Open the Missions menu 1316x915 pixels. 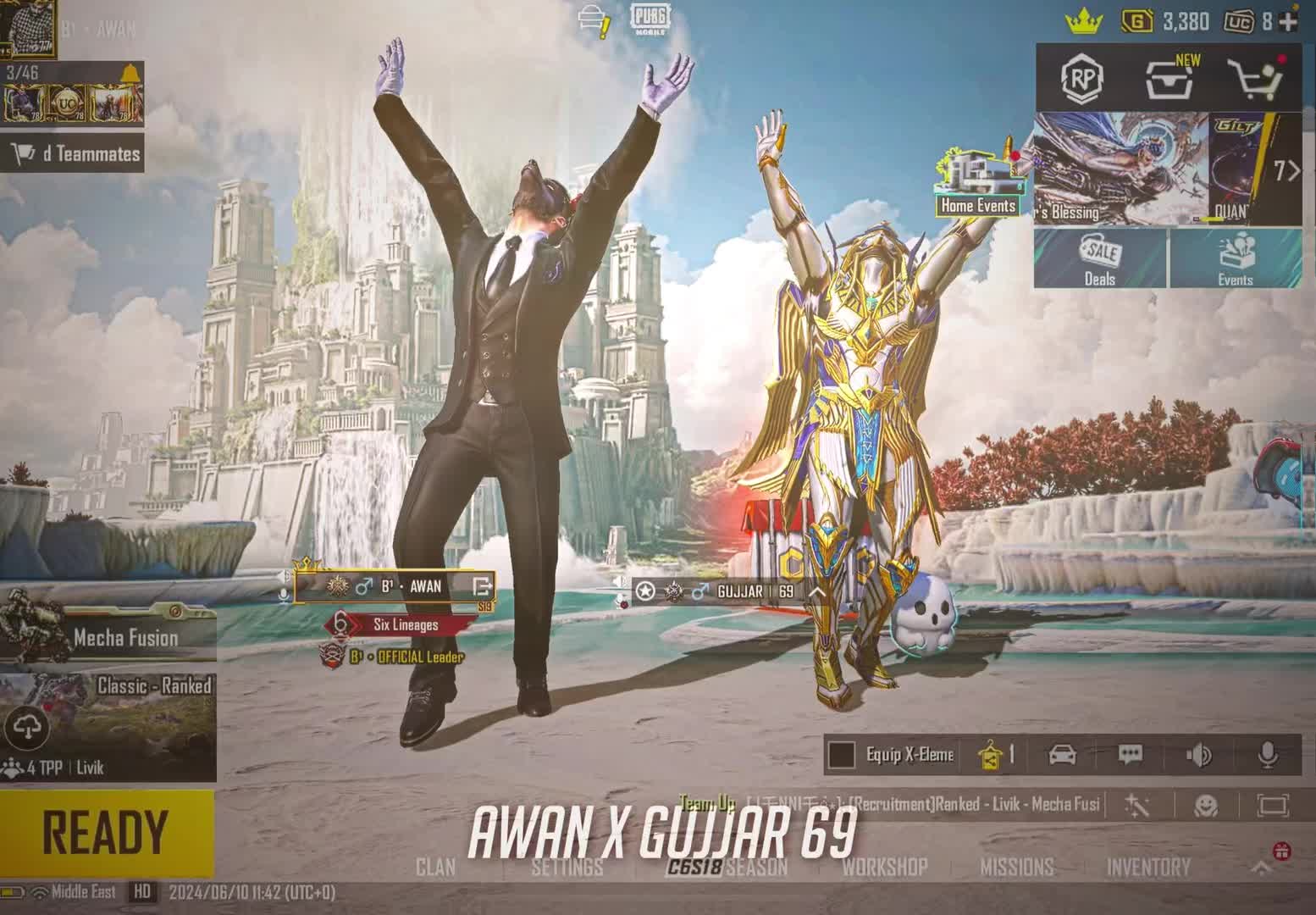1016,867
